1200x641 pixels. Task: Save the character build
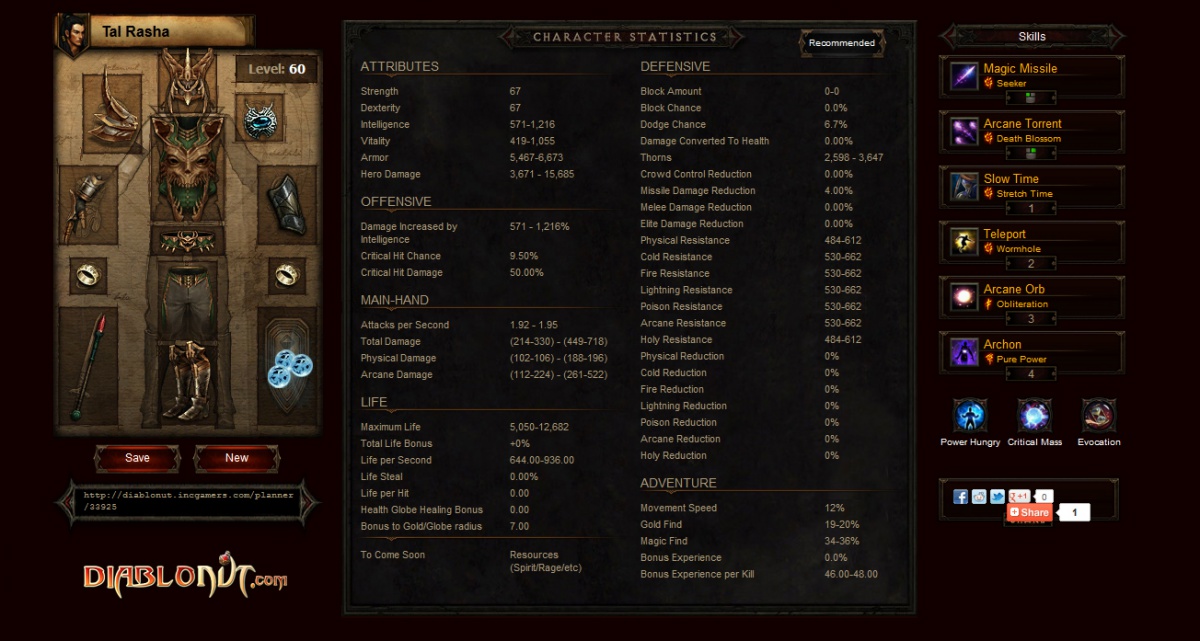[137, 458]
